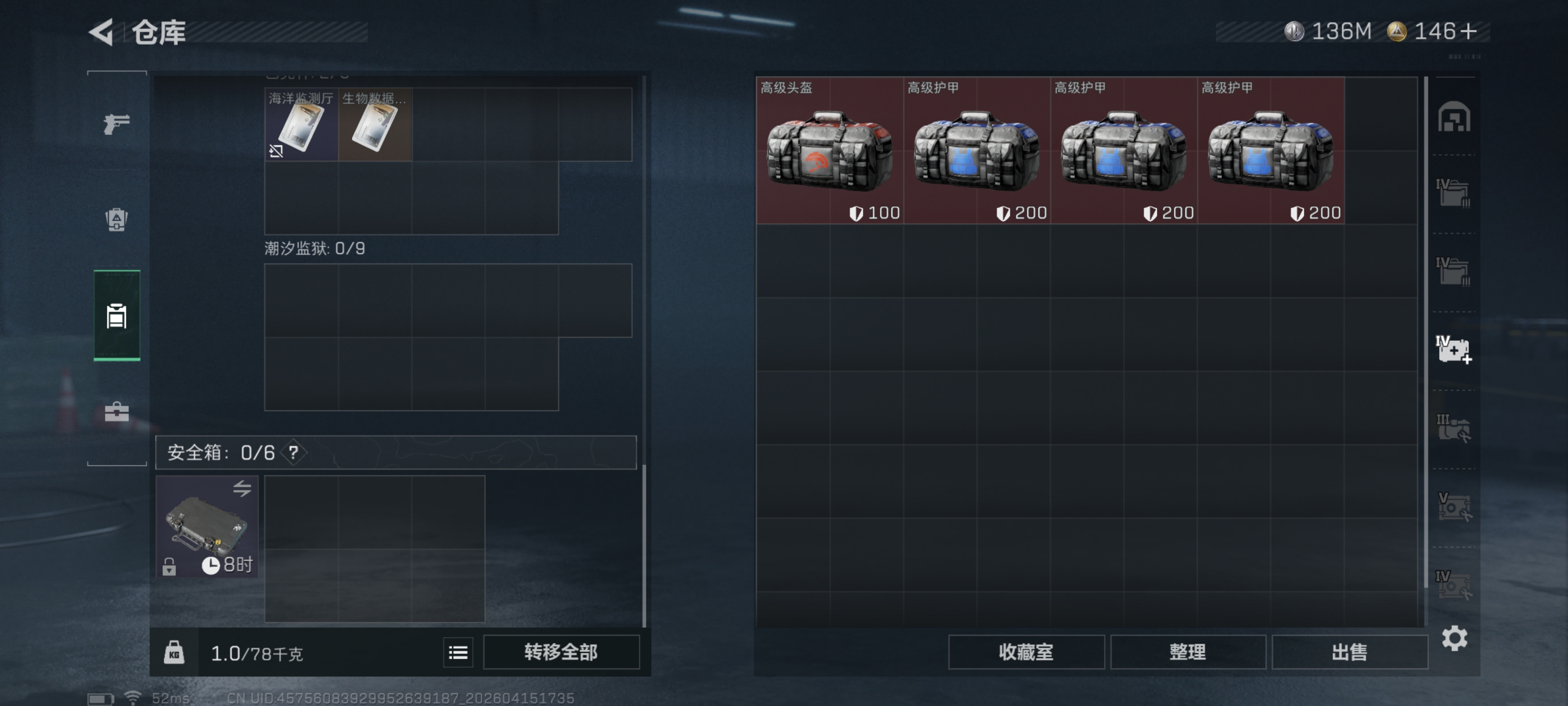This screenshot has height=706, width=1568.
Task: Click the 1.0/78千克 weight indicator bar
Action: (256, 653)
